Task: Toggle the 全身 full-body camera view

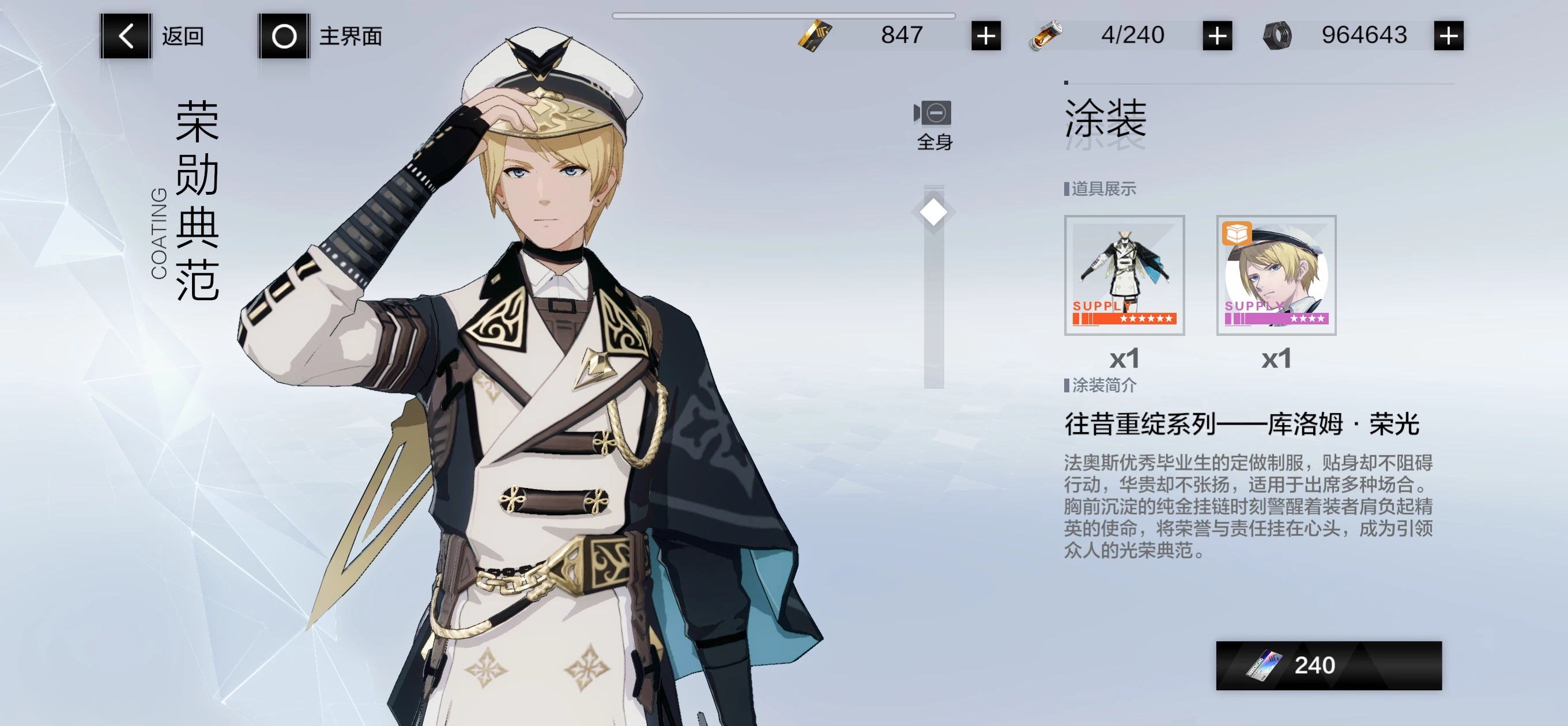Action: (933, 123)
